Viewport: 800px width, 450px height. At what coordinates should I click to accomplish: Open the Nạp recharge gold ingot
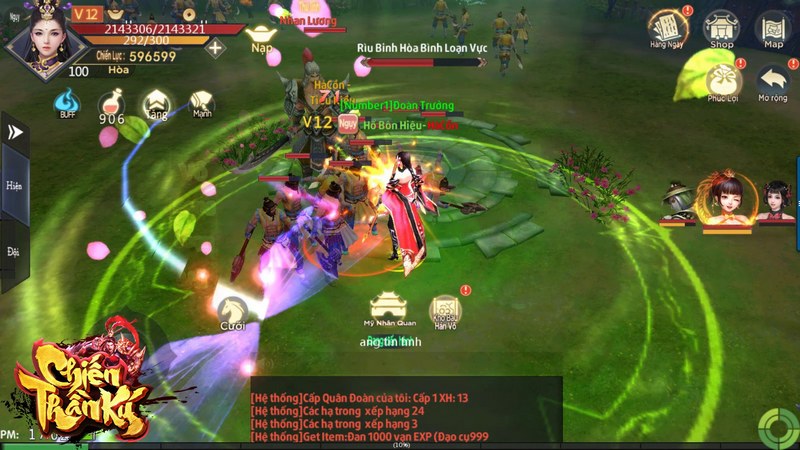[x=262, y=32]
